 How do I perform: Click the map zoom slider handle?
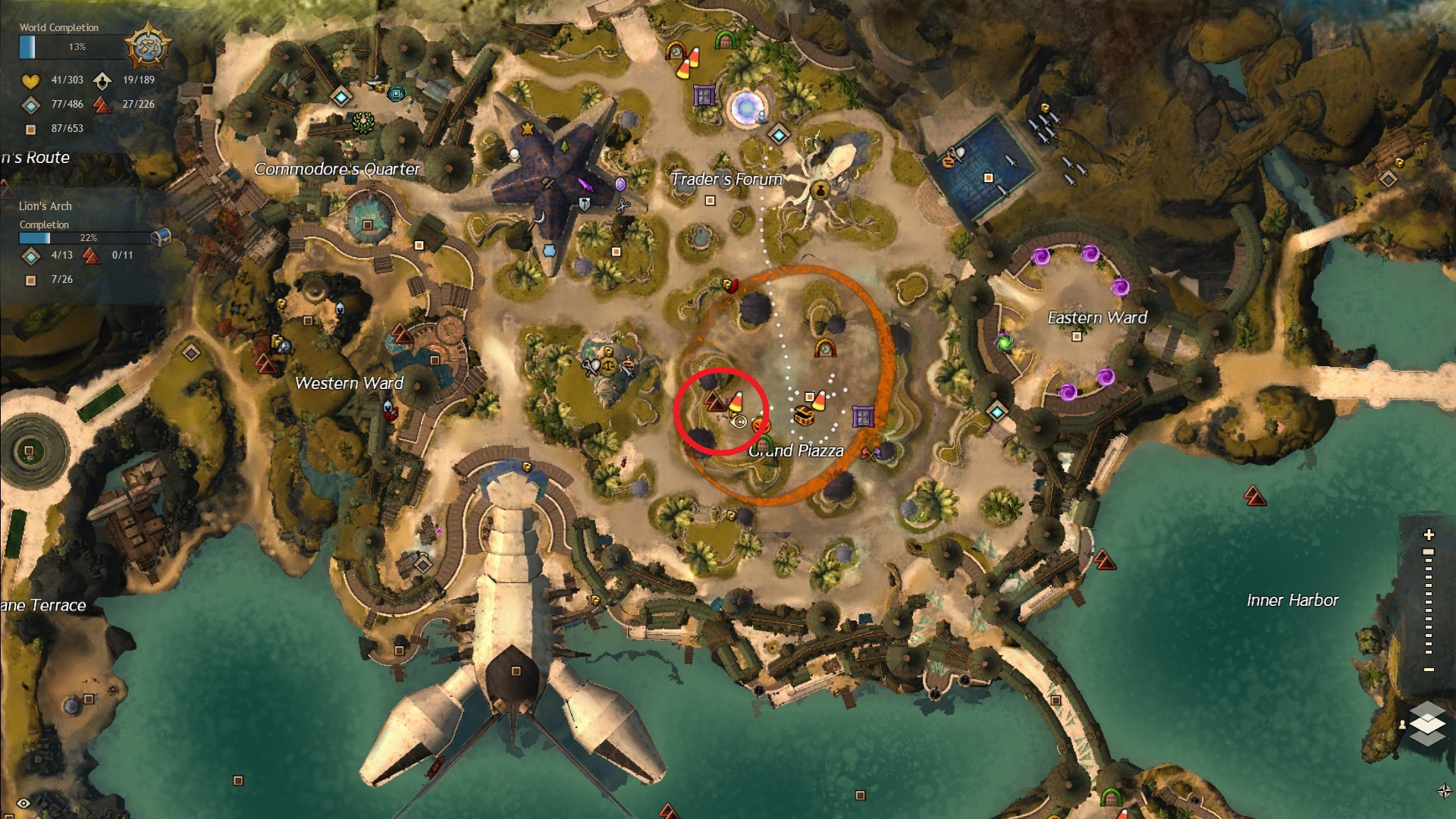(1429, 552)
